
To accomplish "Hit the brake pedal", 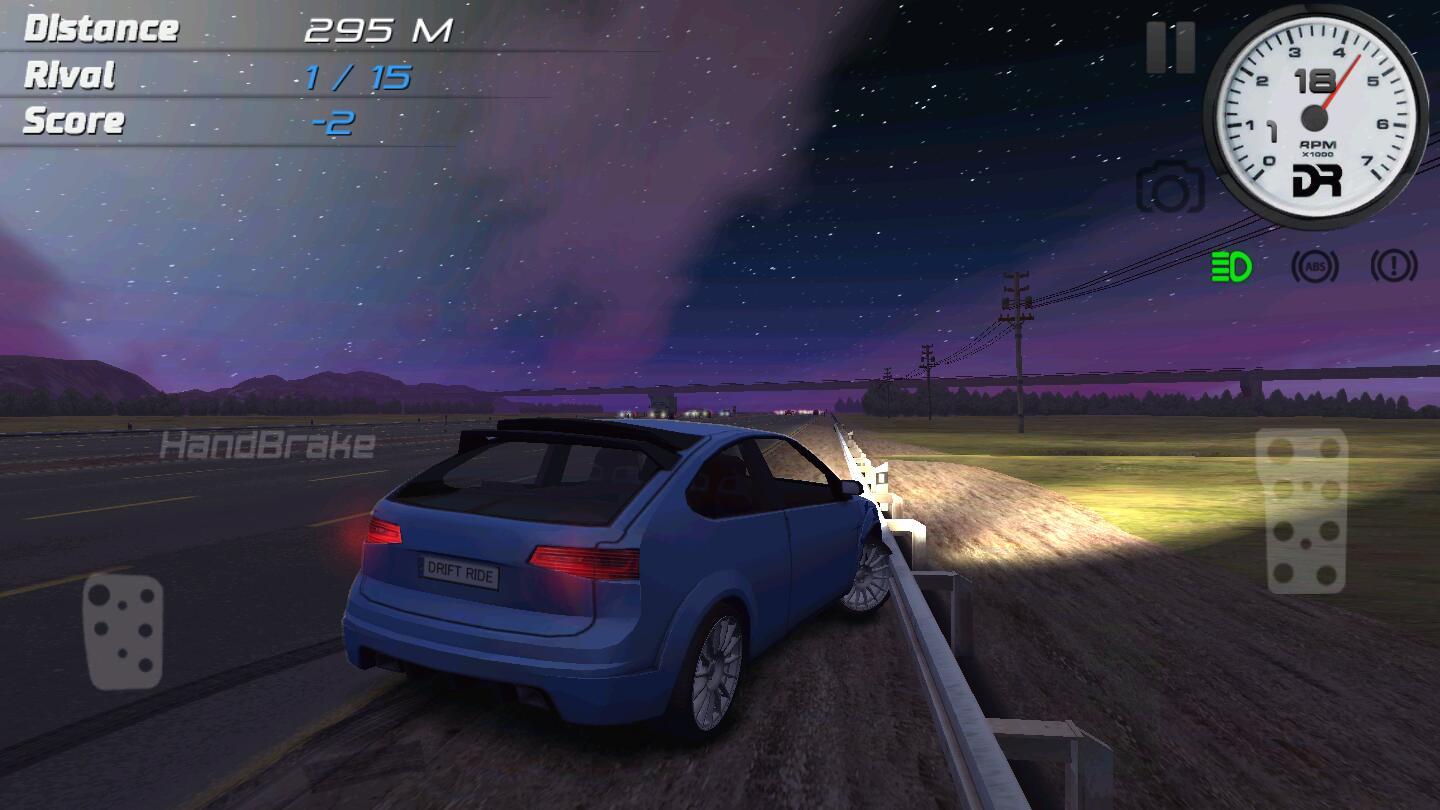I will coord(123,631).
